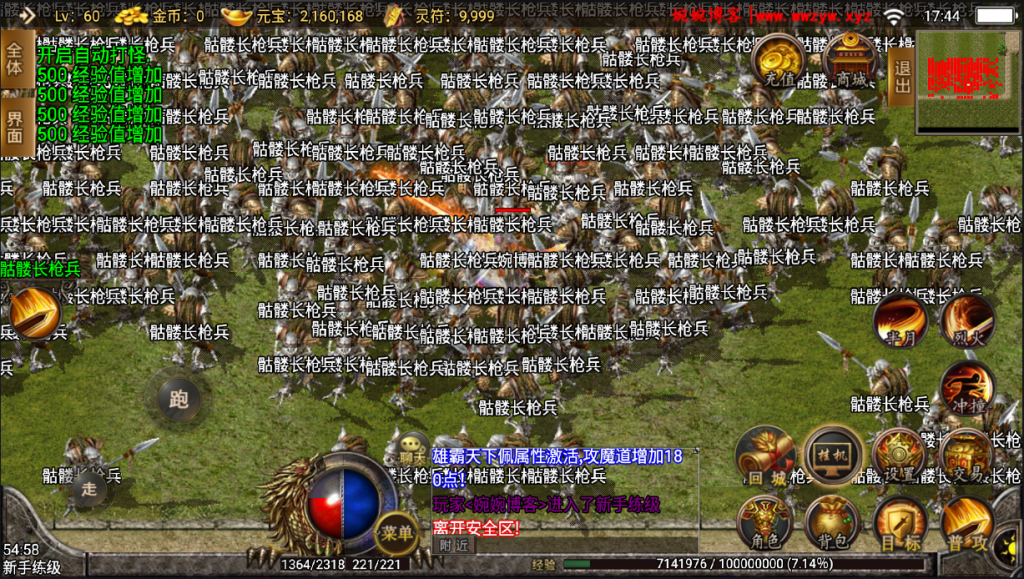Open the 交易 trade chest

[967, 456]
